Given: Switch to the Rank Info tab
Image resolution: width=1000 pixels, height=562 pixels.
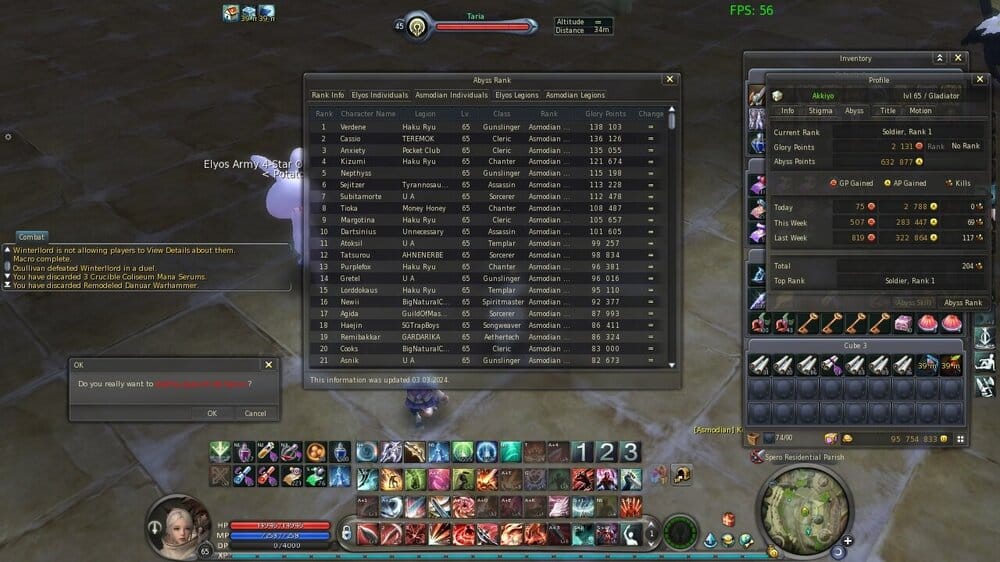Looking at the screenshot, I should pos(328,95).
